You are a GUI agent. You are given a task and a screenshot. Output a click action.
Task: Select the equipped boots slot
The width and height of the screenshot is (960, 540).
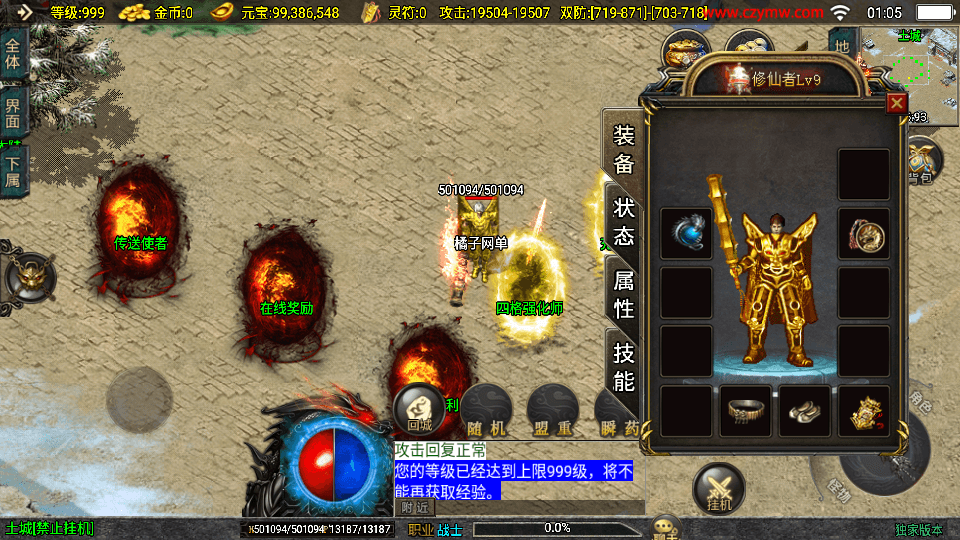click(804, 410)
